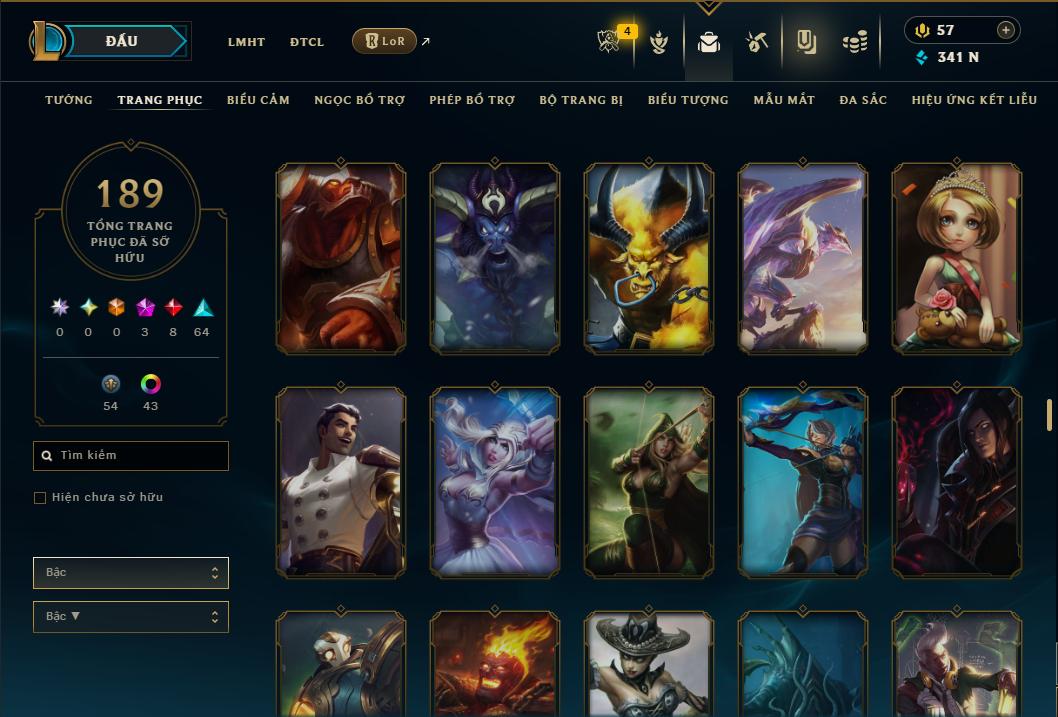
Task: Go to the PHÉP BỔ TRỢ tab
Action: pos(472,100)
